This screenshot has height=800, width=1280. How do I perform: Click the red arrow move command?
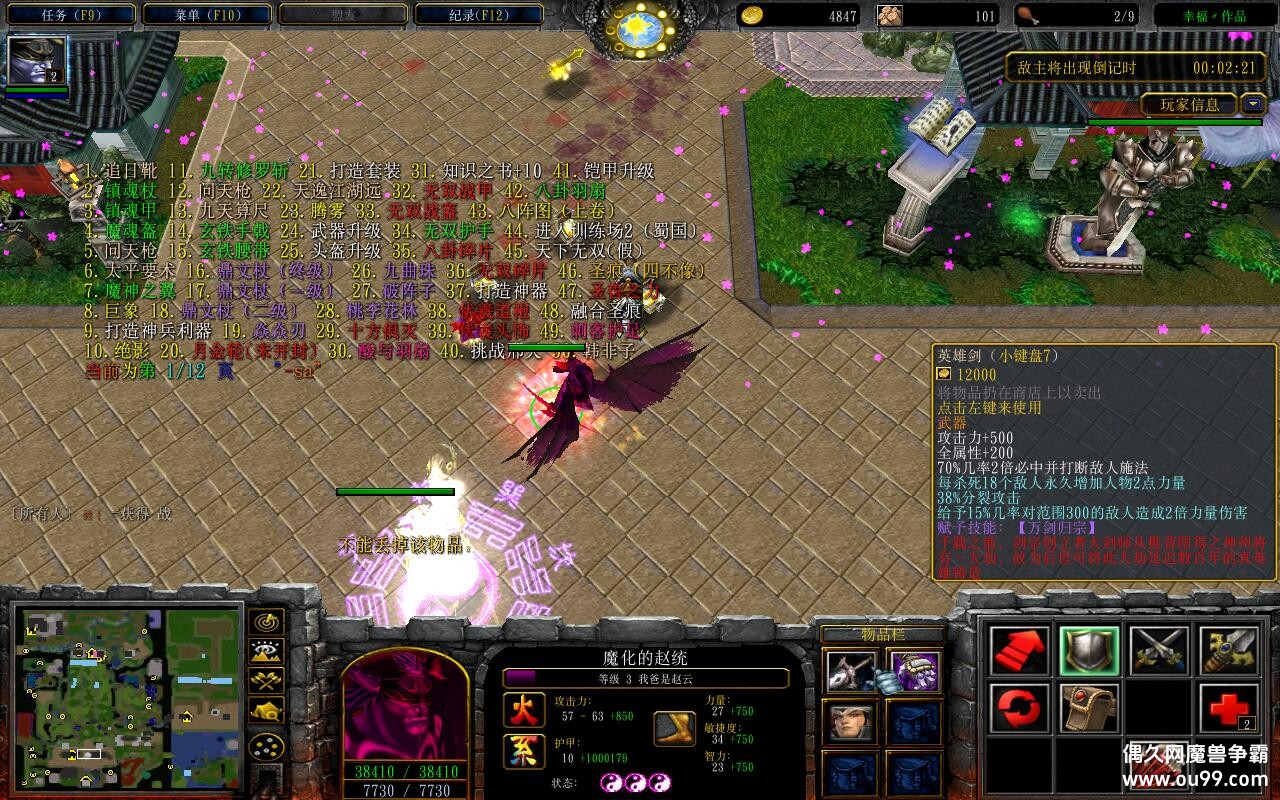coord(1020,651)
